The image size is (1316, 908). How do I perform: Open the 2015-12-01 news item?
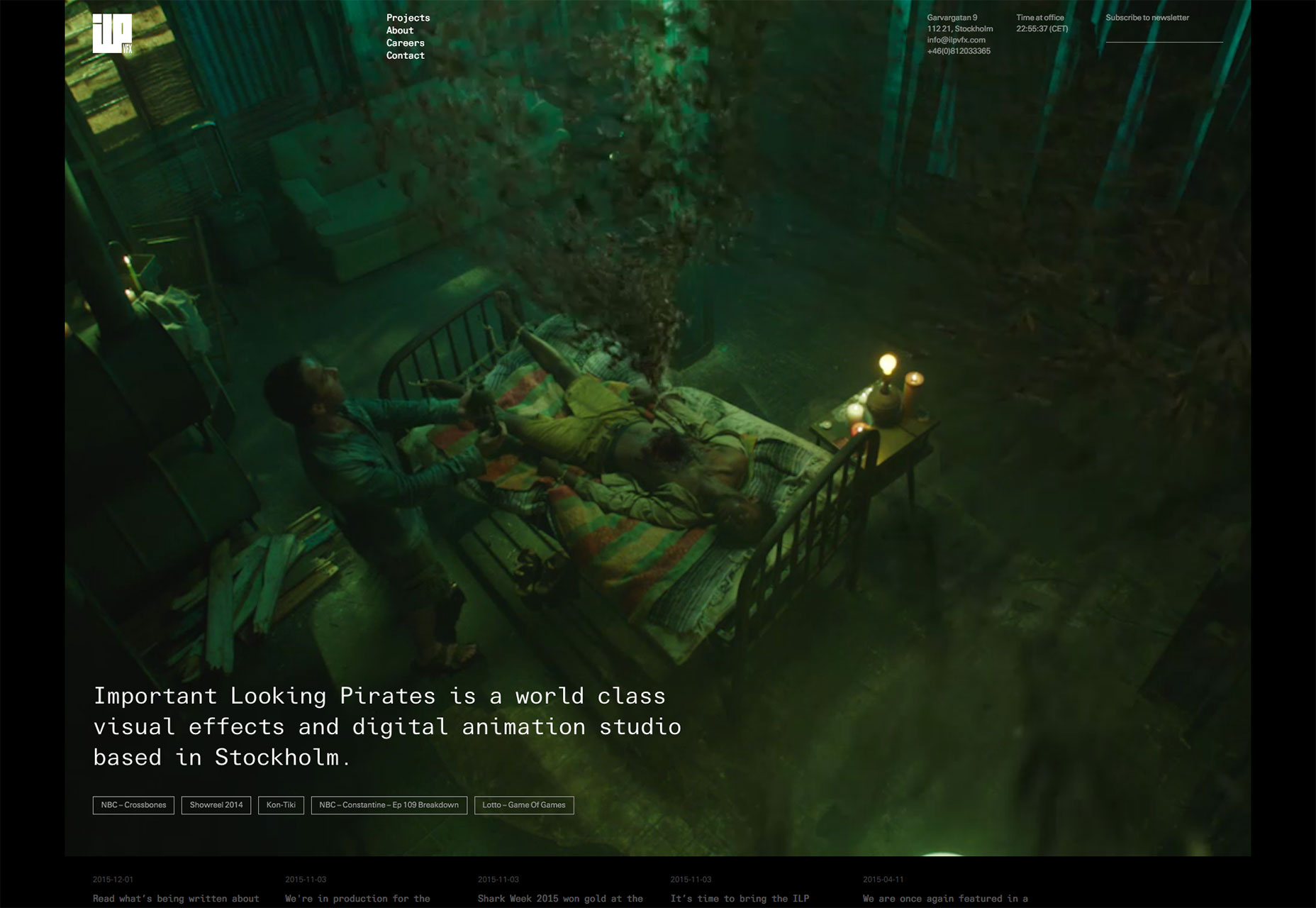point(176,898)
